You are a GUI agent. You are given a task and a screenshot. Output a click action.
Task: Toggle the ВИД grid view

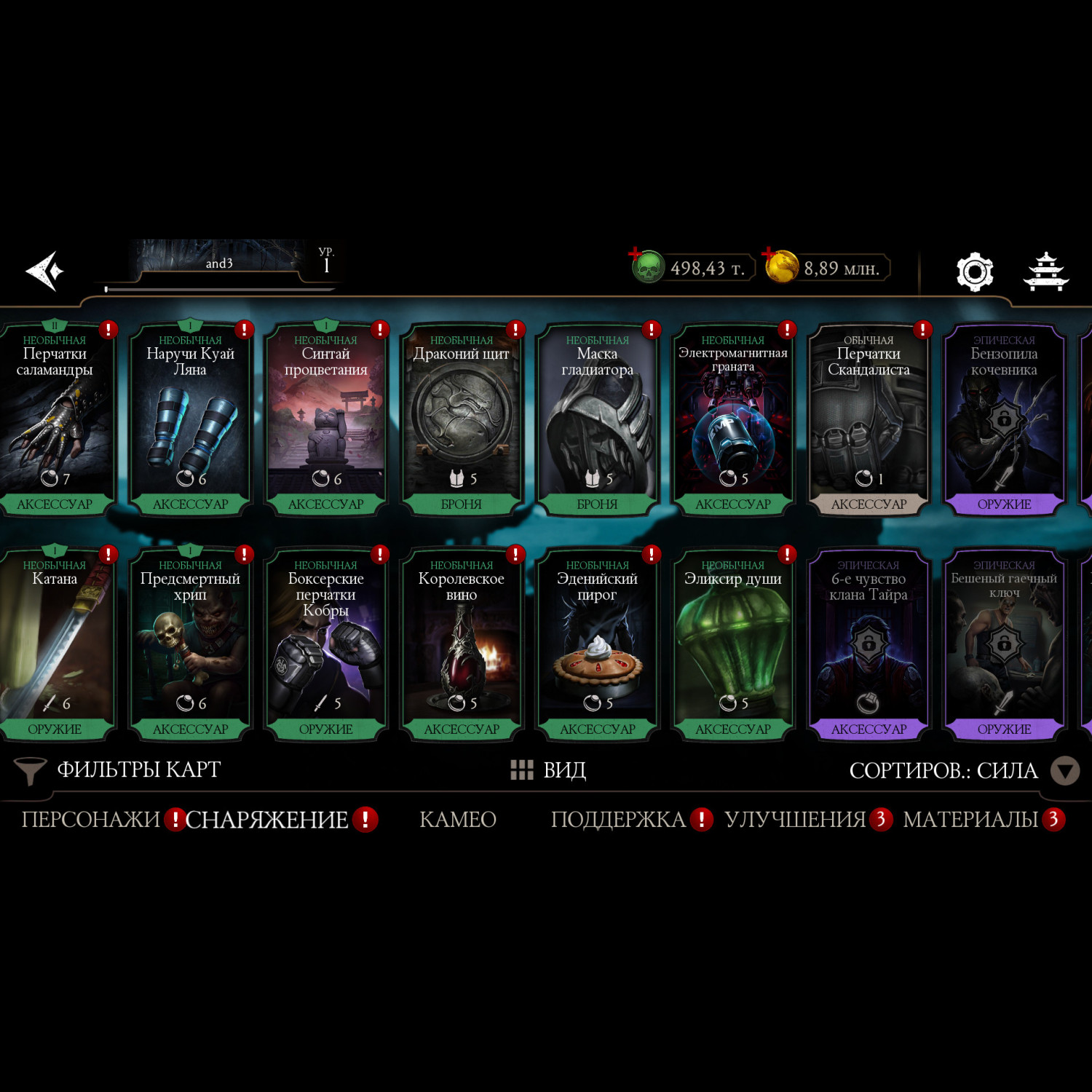point(549,770)
